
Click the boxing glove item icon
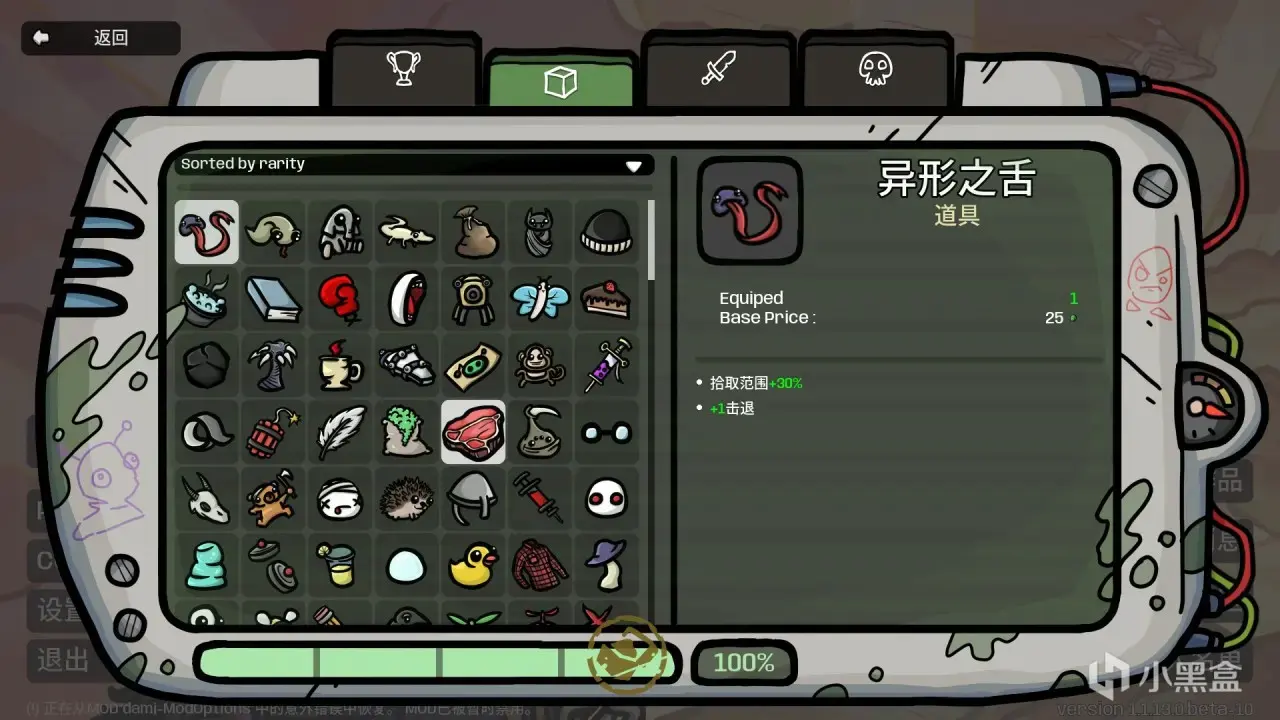point(340,298)
